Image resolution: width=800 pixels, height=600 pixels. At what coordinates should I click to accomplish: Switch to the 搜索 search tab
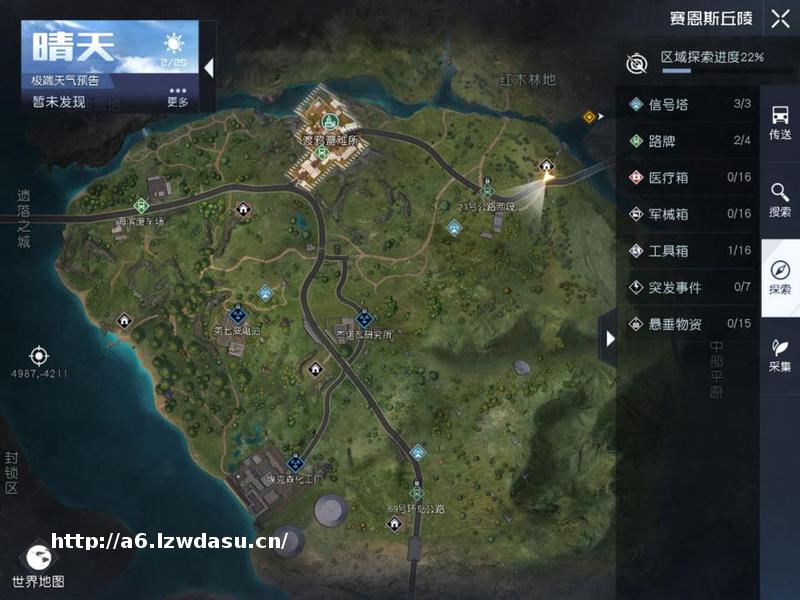coord(780,199)
